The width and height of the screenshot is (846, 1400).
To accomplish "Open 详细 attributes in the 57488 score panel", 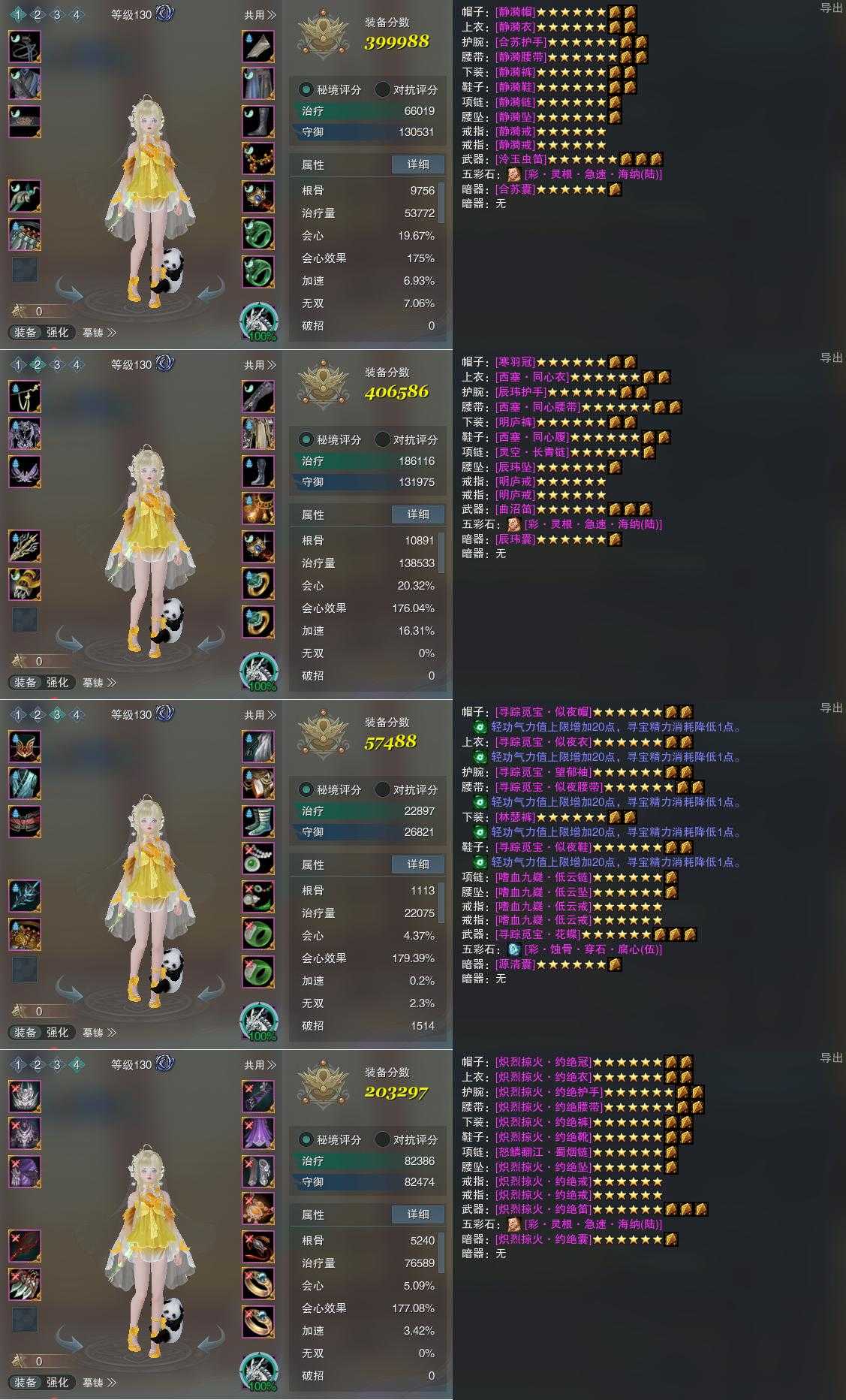I will coord(418,864).
